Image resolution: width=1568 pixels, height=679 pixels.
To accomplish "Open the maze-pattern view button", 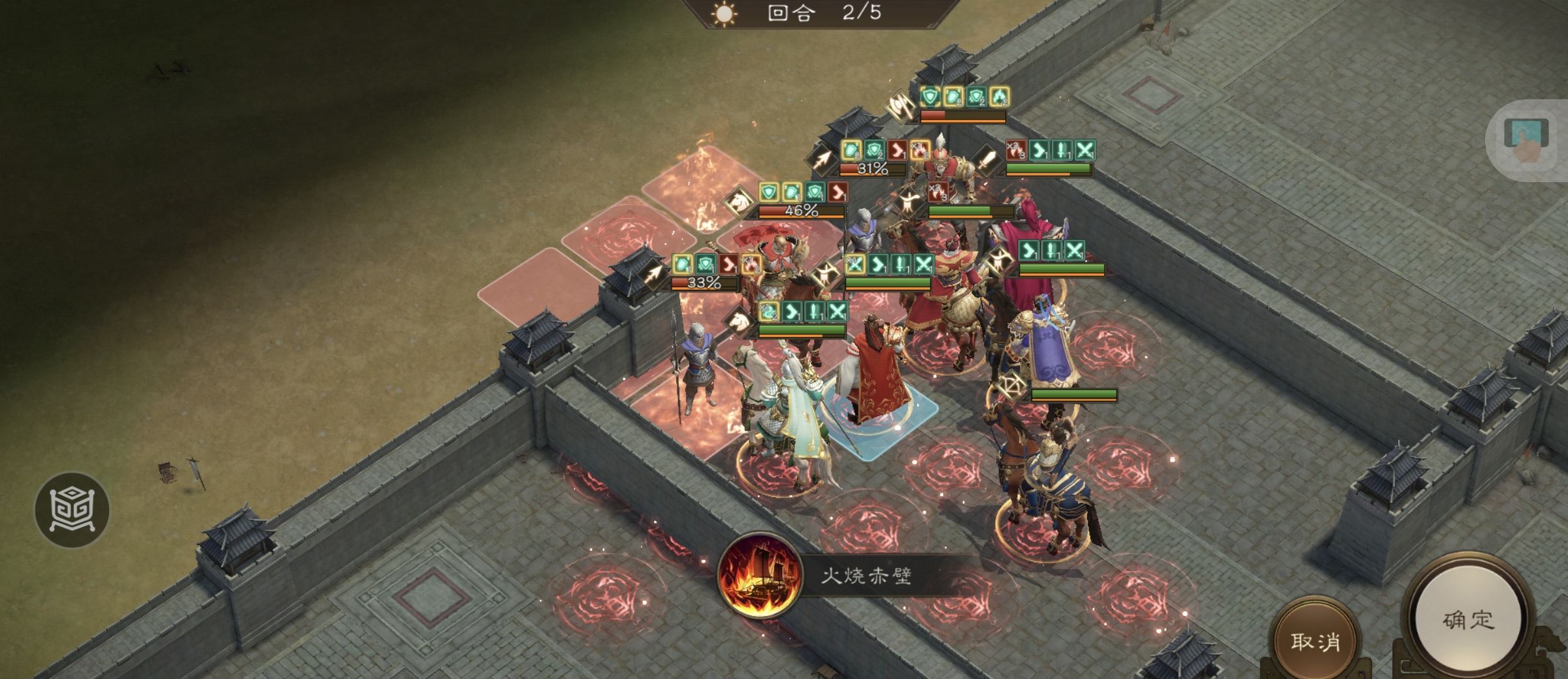I will click(72, 510).
